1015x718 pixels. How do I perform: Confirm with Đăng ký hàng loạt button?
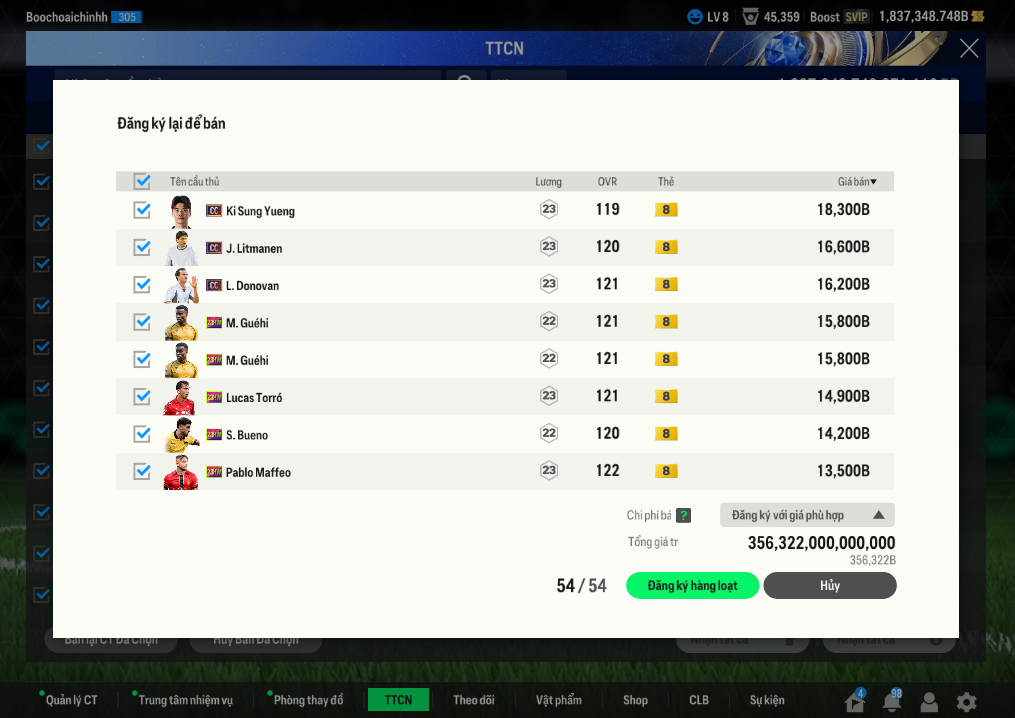click(692, 586)
